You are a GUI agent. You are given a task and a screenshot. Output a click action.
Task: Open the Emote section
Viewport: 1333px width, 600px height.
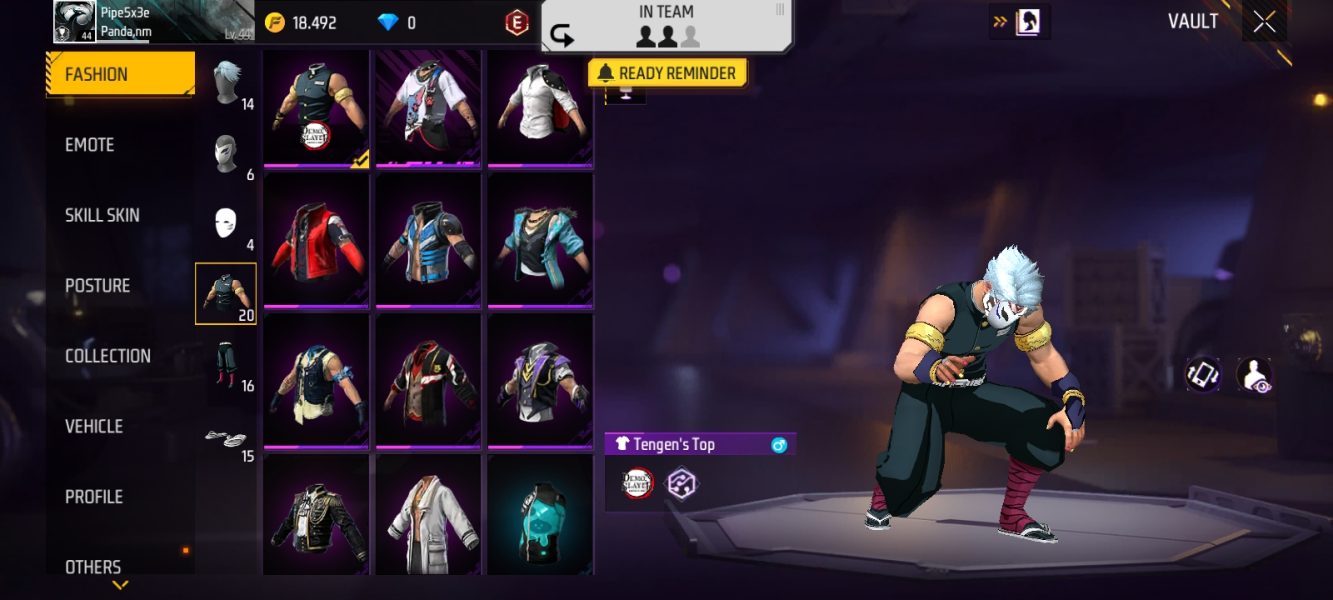pyautogui.click(x=90, y=145)
